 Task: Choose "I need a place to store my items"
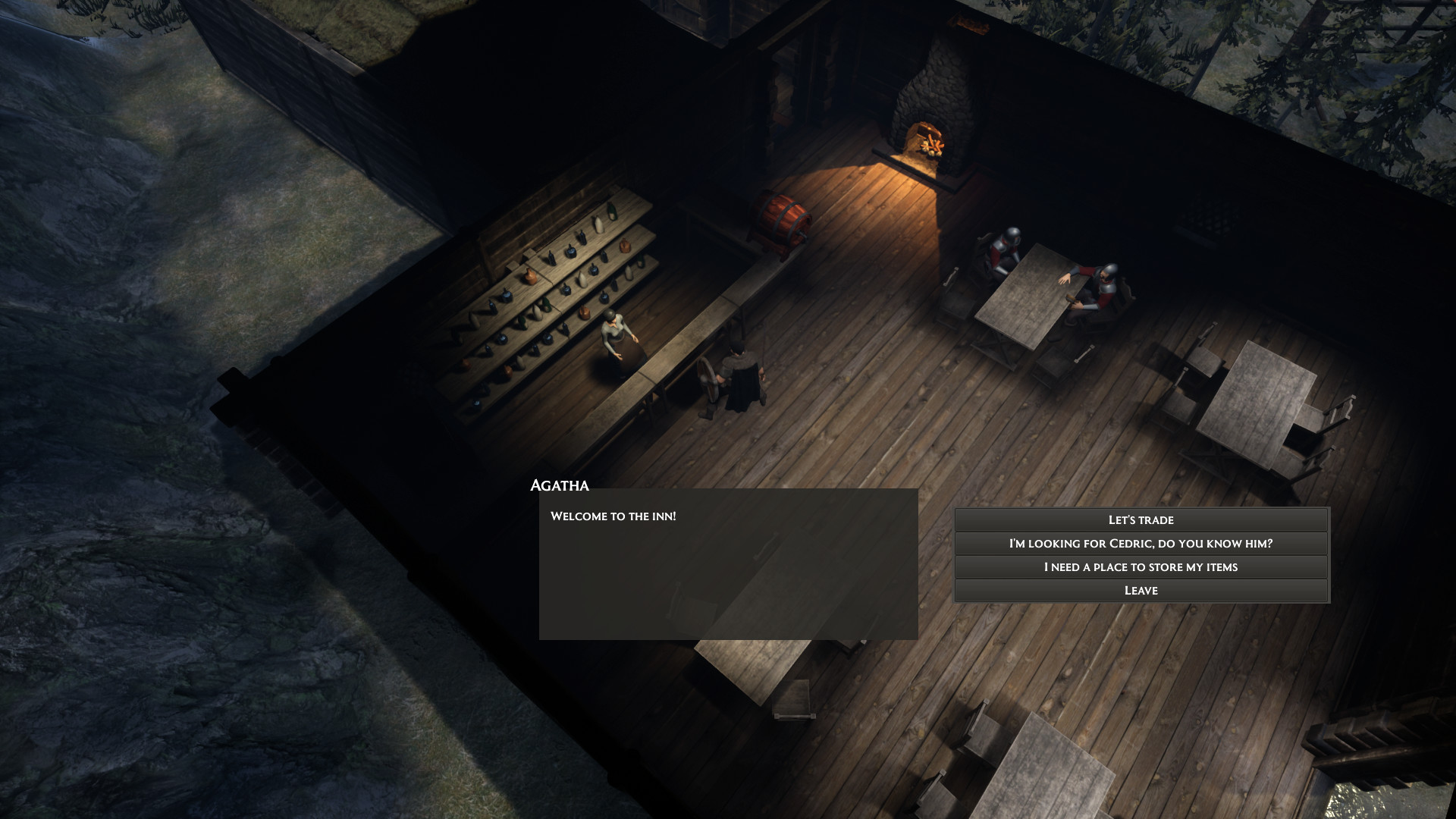[x=1141, y=566]
